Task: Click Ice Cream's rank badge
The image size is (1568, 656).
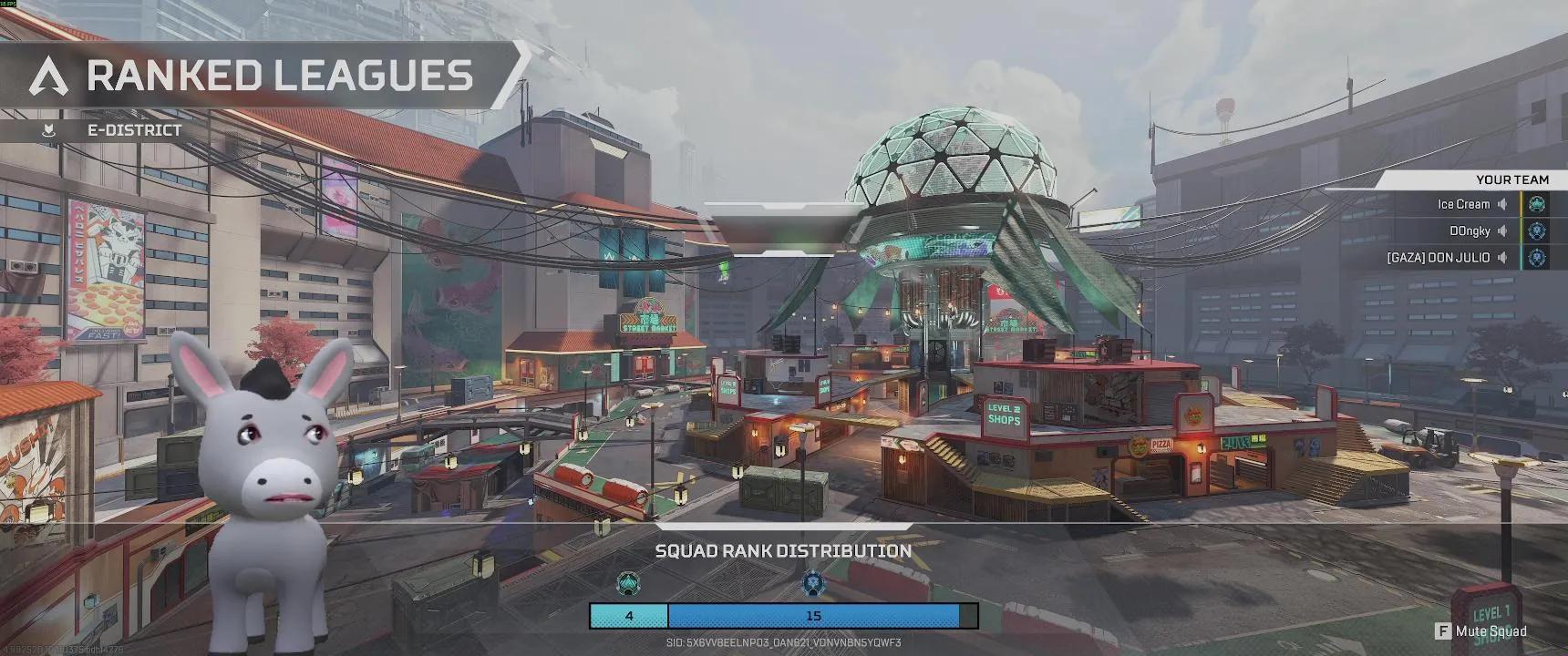Action: (x=1536, y=204)
